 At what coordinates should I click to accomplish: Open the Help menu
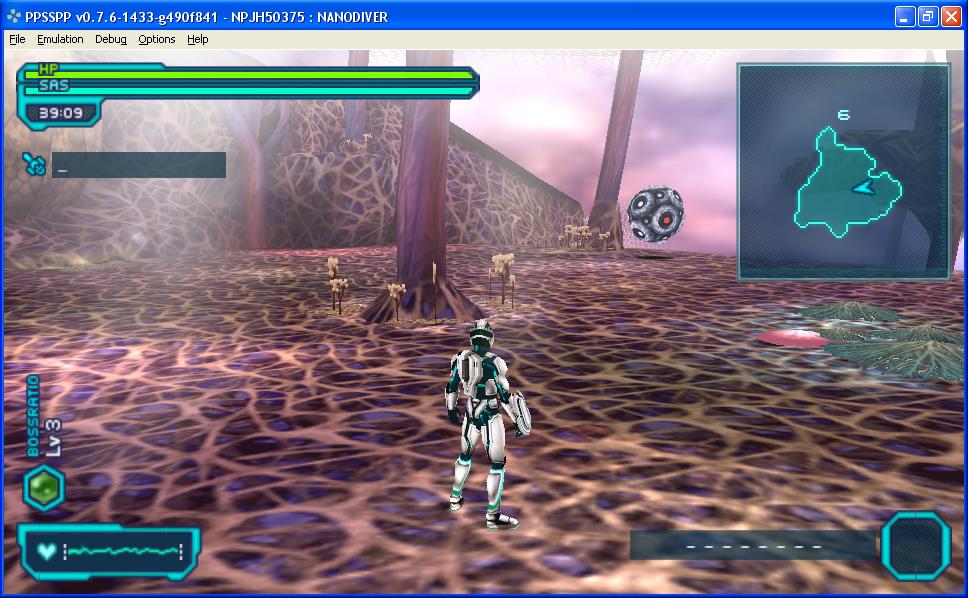[x=198, y=39]
